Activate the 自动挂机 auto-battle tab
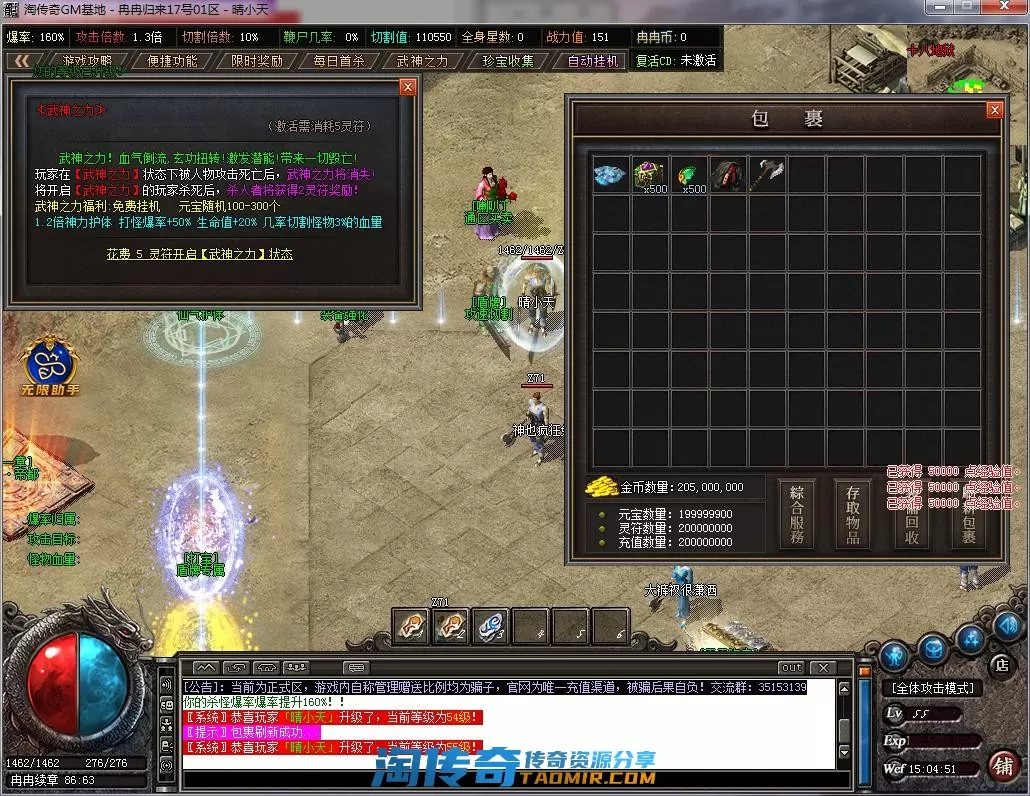Viewport: 1030px width, 796px height. click(x=594, y=60)
